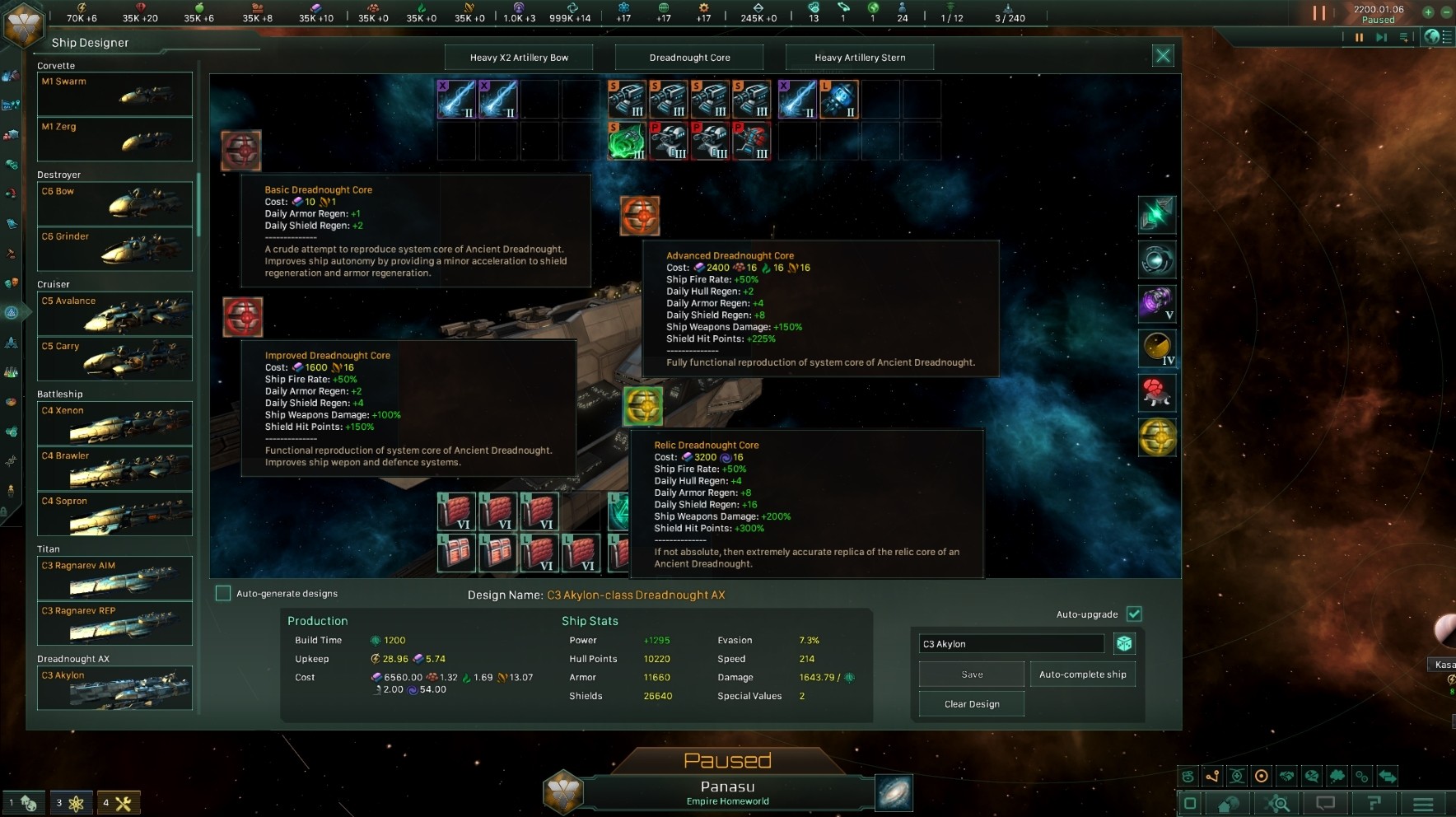Enable the Auto-generate designs checkbox

[x=223, y=592]
